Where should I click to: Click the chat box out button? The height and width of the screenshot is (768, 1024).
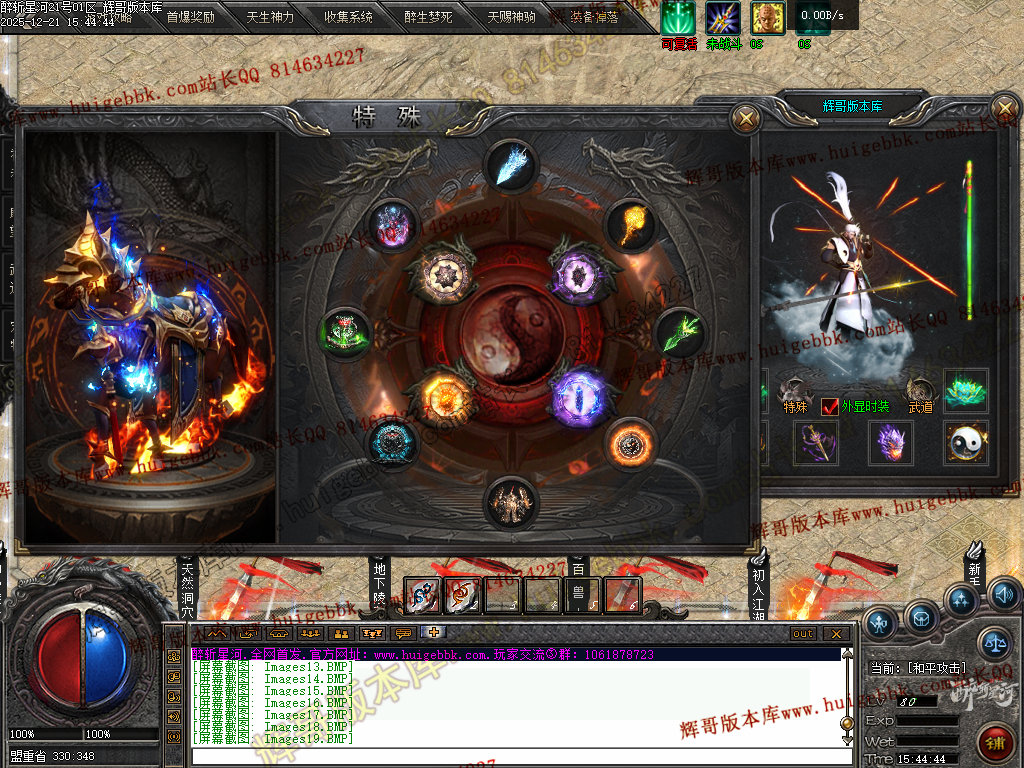pyautogui.click(x=803, y=633)
